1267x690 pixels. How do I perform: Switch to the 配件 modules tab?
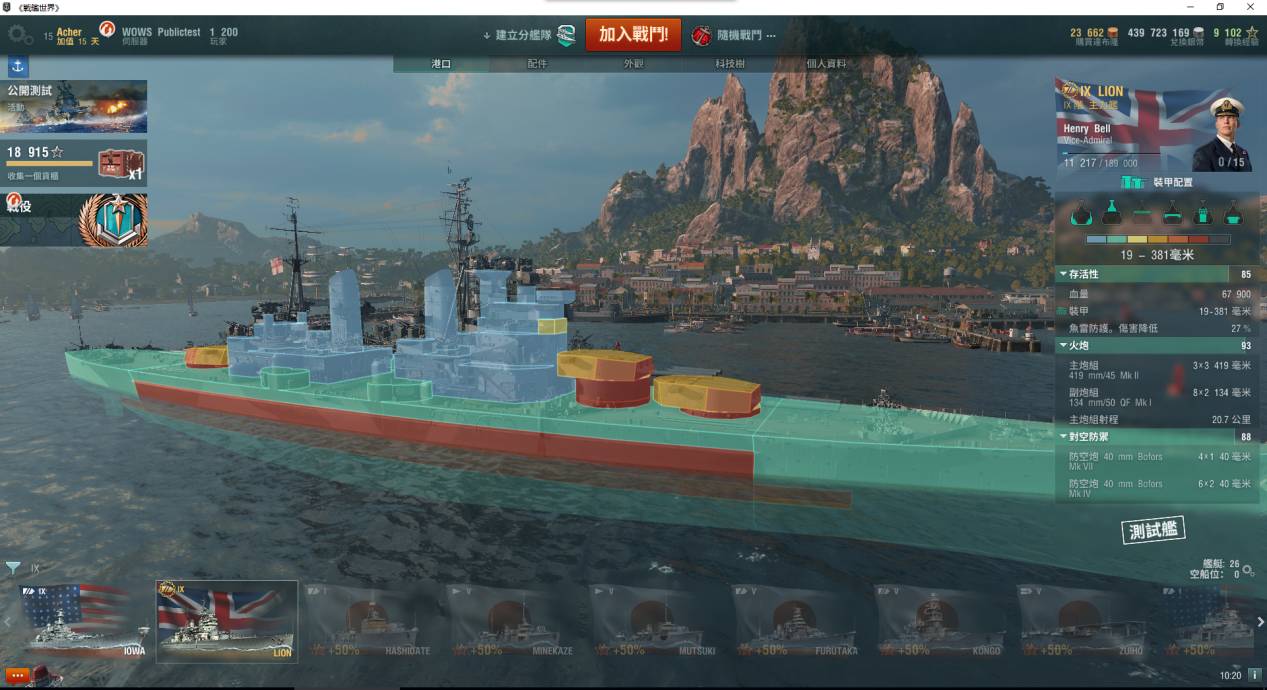(537, 64)
